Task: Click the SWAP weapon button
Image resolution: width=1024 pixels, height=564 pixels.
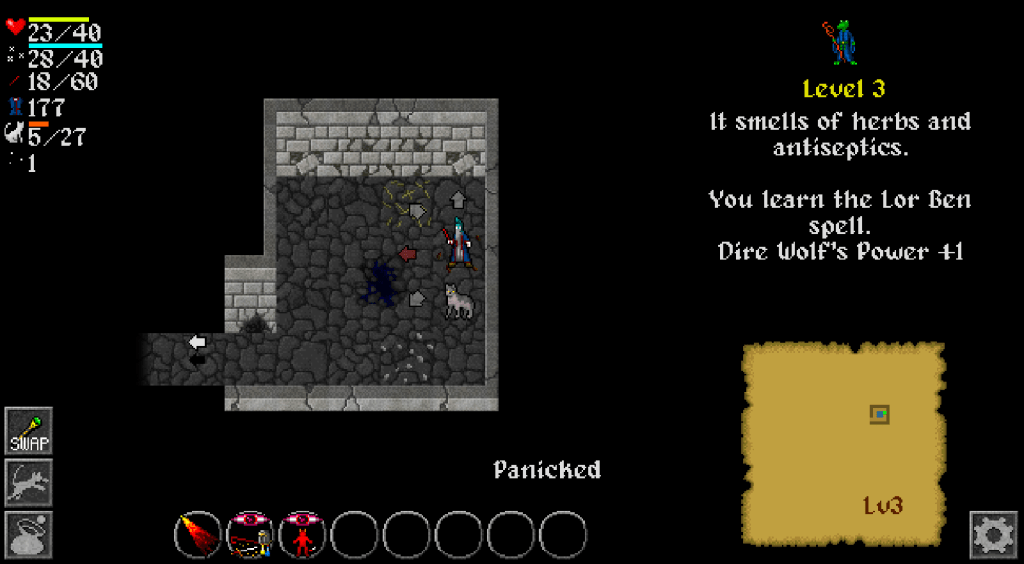Action: pos(29,431)
